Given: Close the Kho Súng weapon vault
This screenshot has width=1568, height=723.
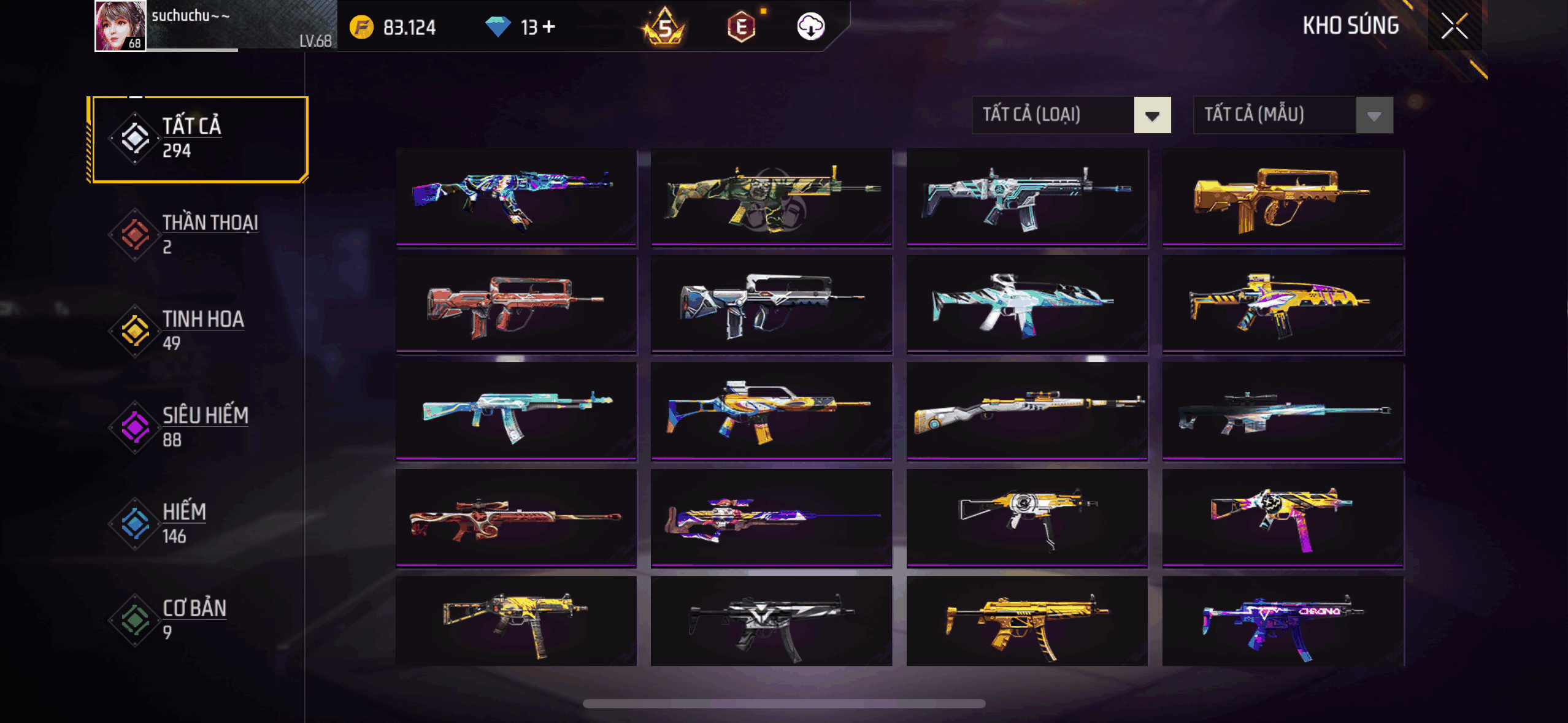Looking at the screenshot, I should 1454,26.
